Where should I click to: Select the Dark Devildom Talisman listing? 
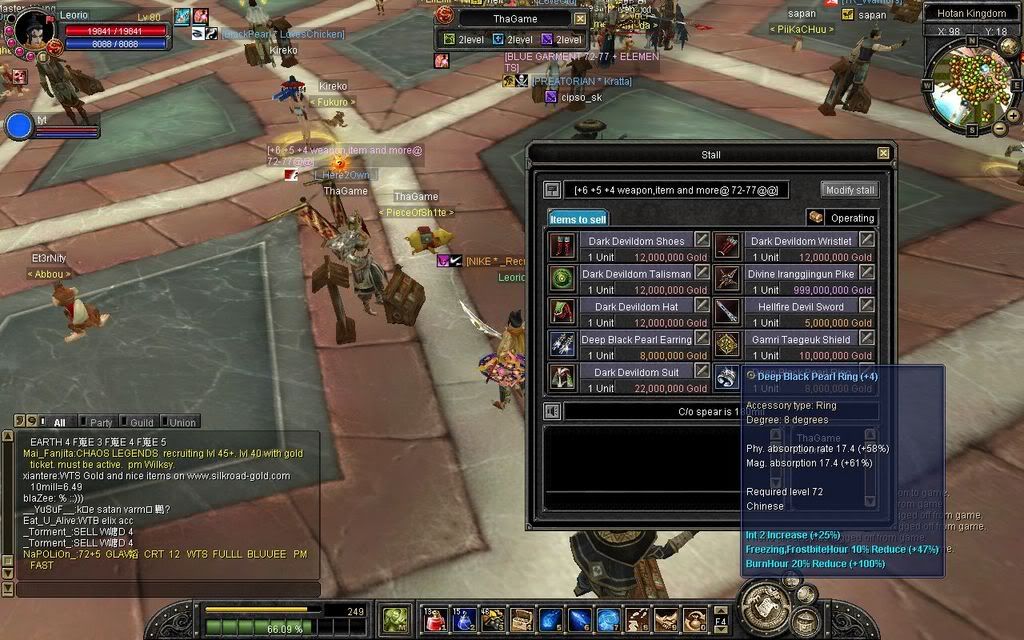pos(636,274)
